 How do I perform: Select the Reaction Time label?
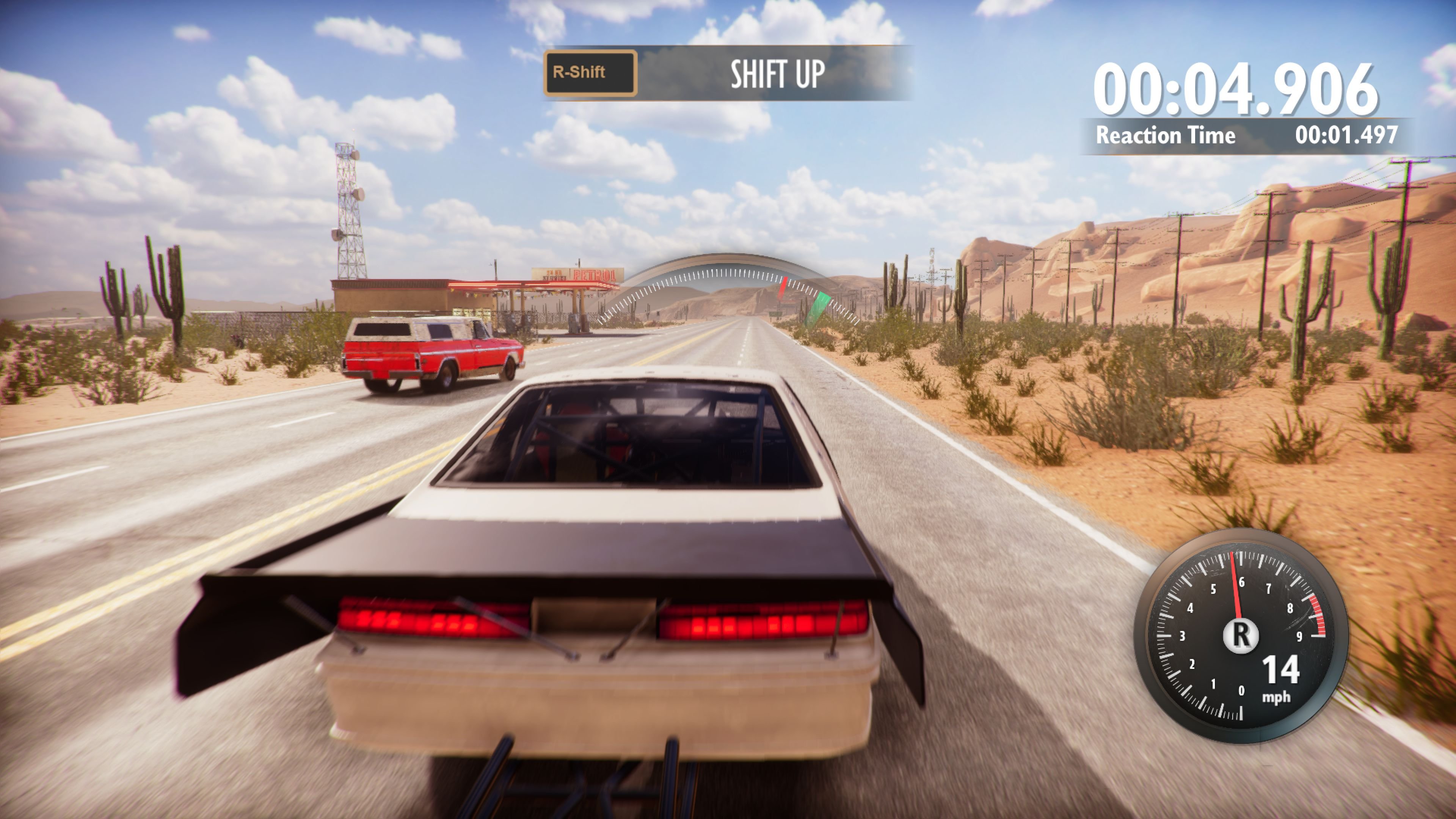tap(1167, 136)
